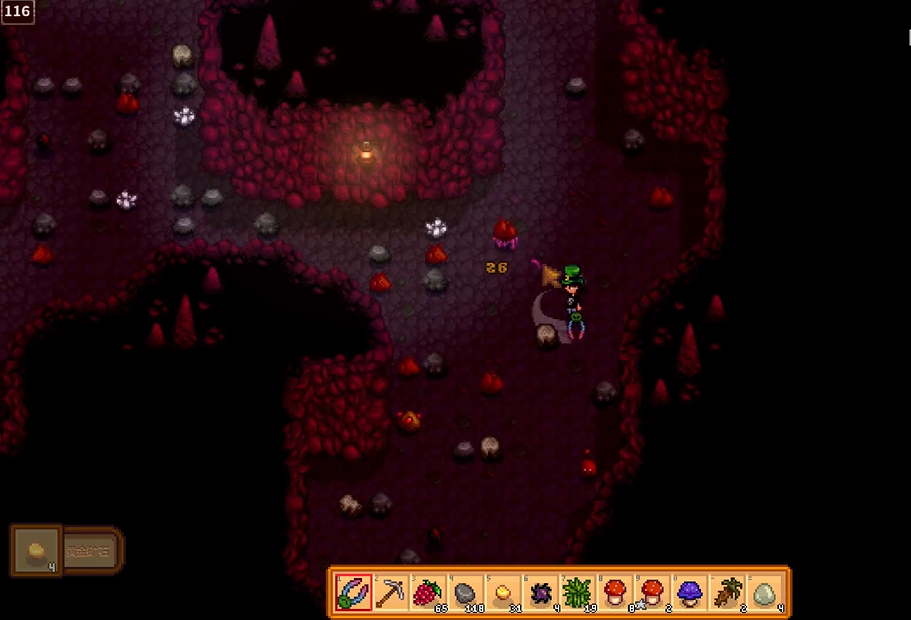
Task: Choose the stone stack of 118
Action: point(465,592)
